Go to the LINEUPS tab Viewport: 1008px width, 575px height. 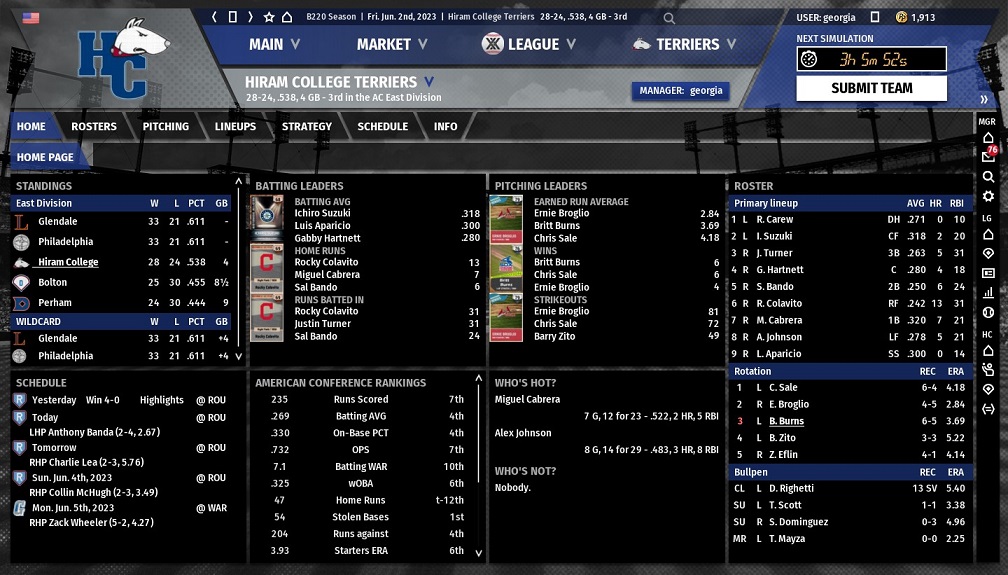(235, 127)
